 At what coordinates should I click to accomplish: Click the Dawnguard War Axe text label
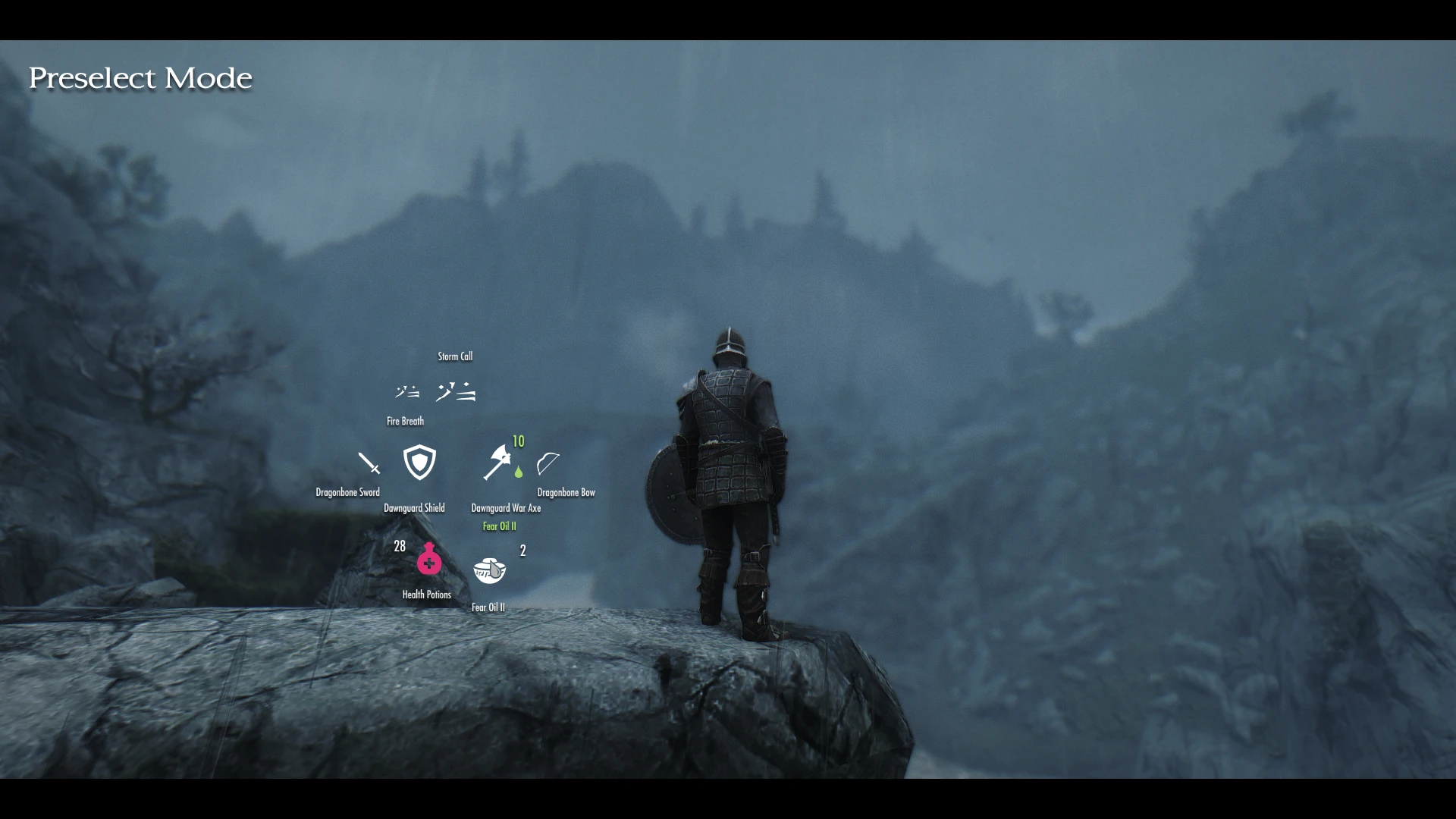click(x=506, y=507)
